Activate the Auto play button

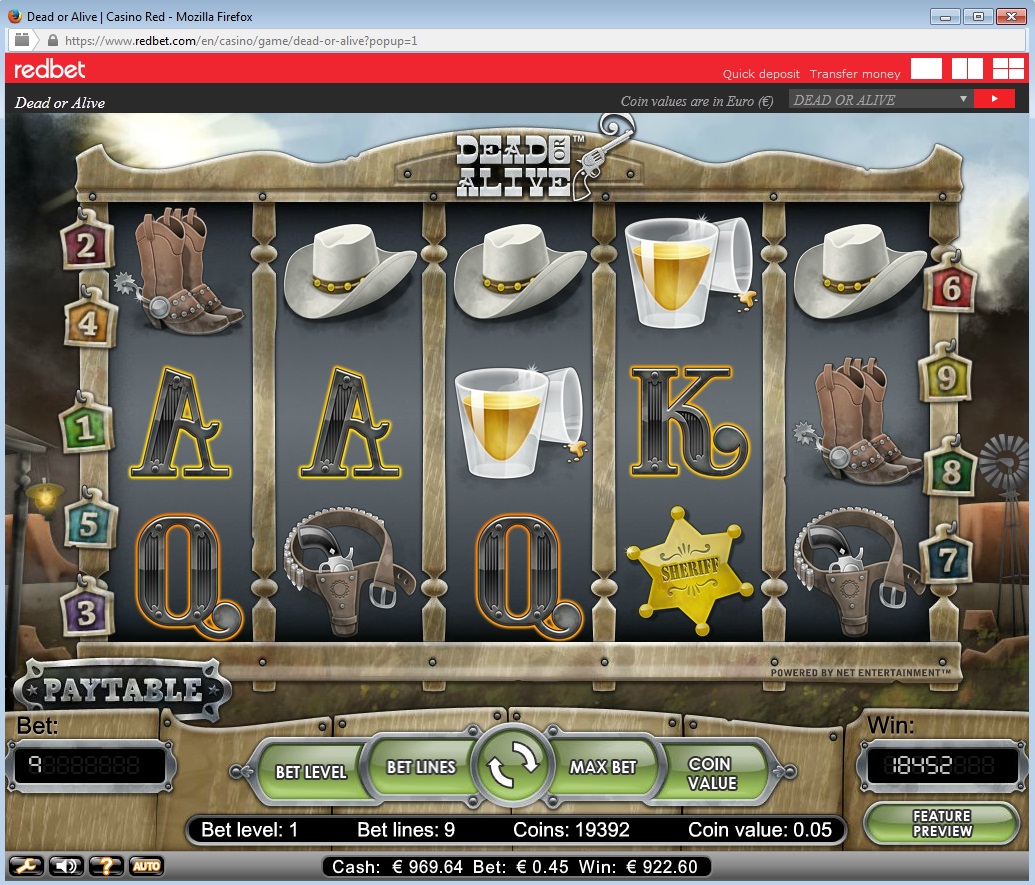(x=146, y=866)
